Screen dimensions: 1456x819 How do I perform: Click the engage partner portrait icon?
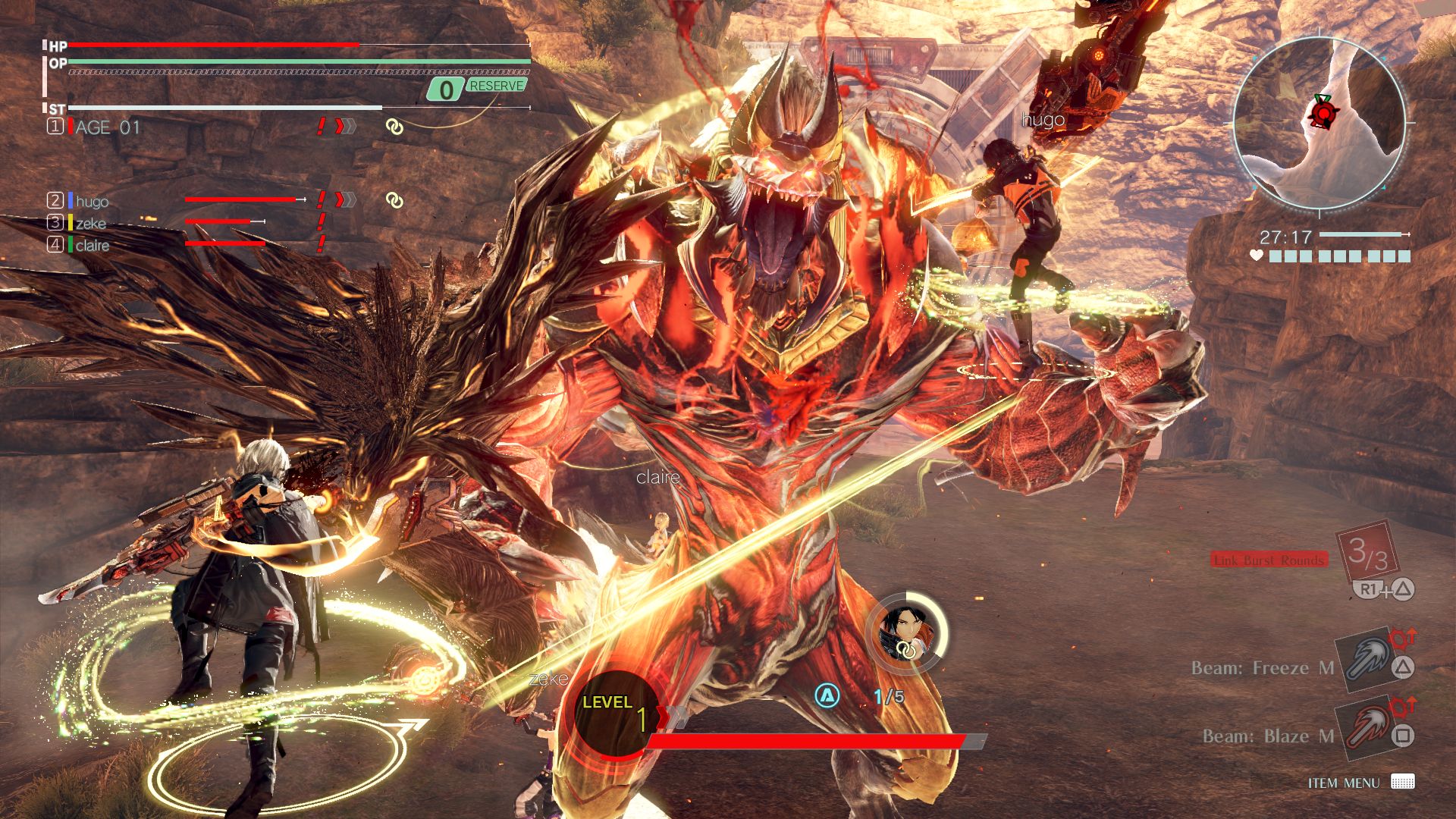click(x=905, y=631)
